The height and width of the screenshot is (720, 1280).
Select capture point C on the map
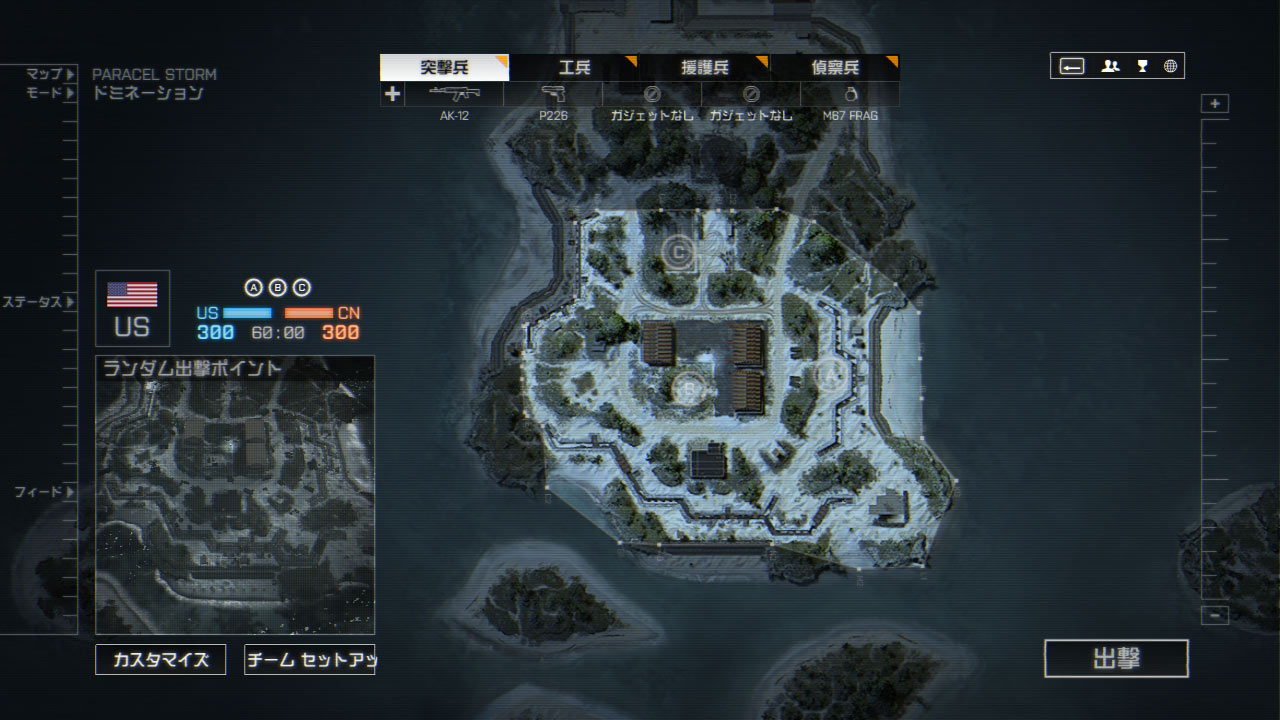[680, 252]
